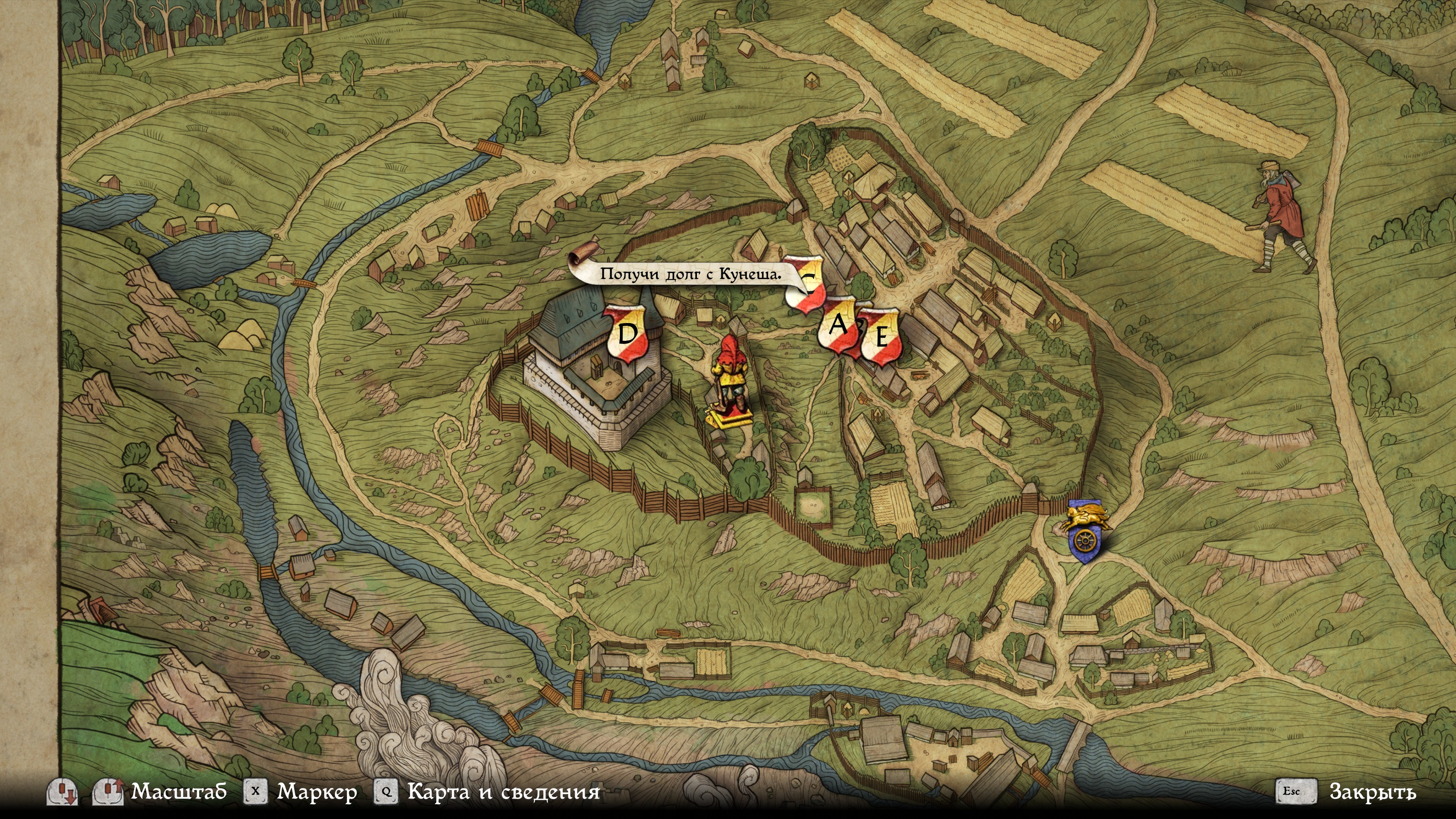Activate the Маркер map option
Screen dimensions: 1456x819
(x=317, y=791)
